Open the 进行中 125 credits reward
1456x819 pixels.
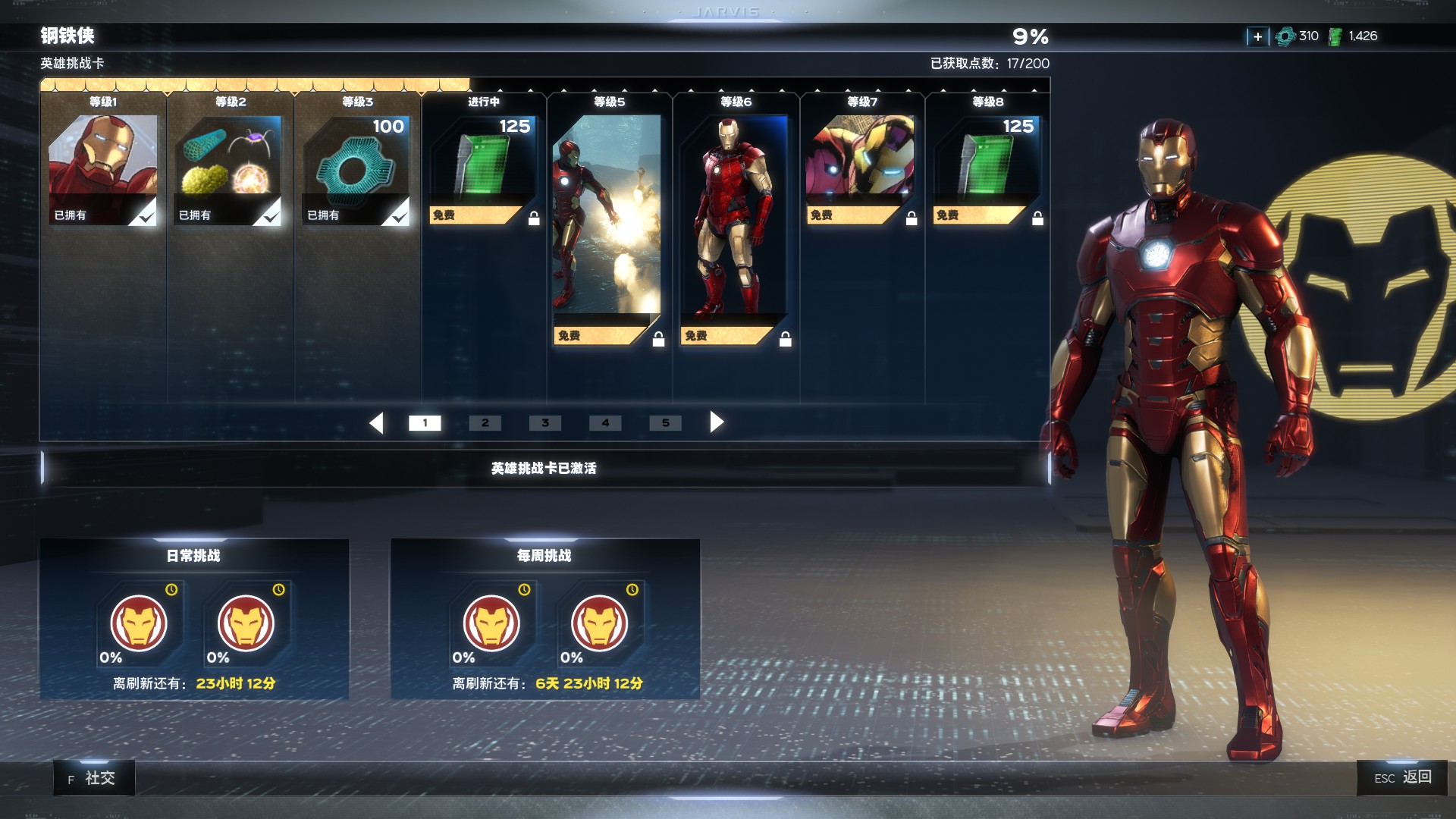point(484,170)
